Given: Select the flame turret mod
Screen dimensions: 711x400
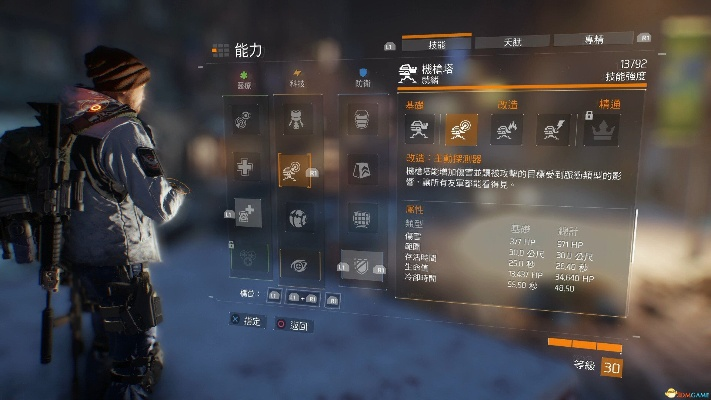Looking at the screenshot, I should pyautogui.click(x=507, y=128).
